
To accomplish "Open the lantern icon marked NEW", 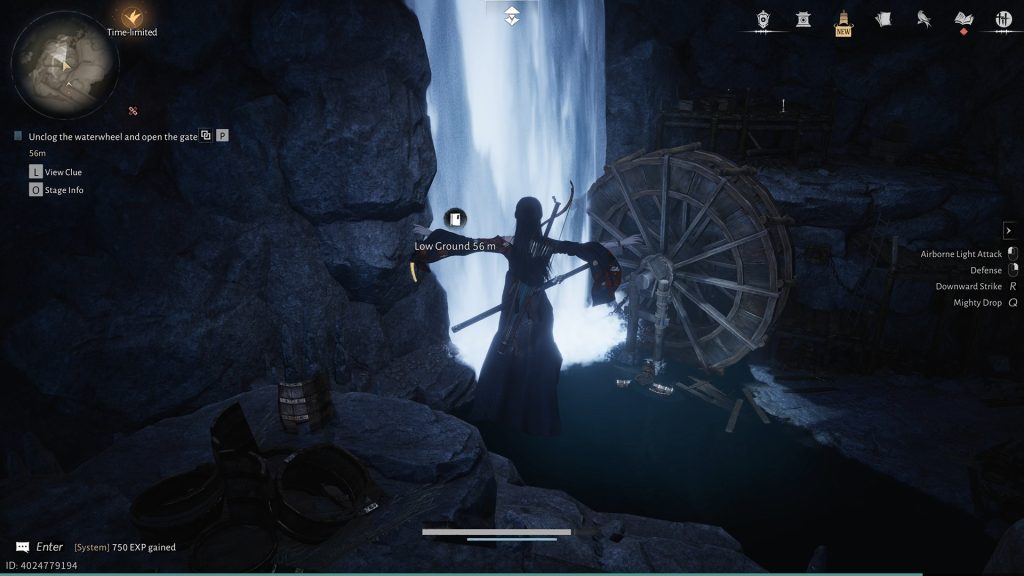I will 843,19.
